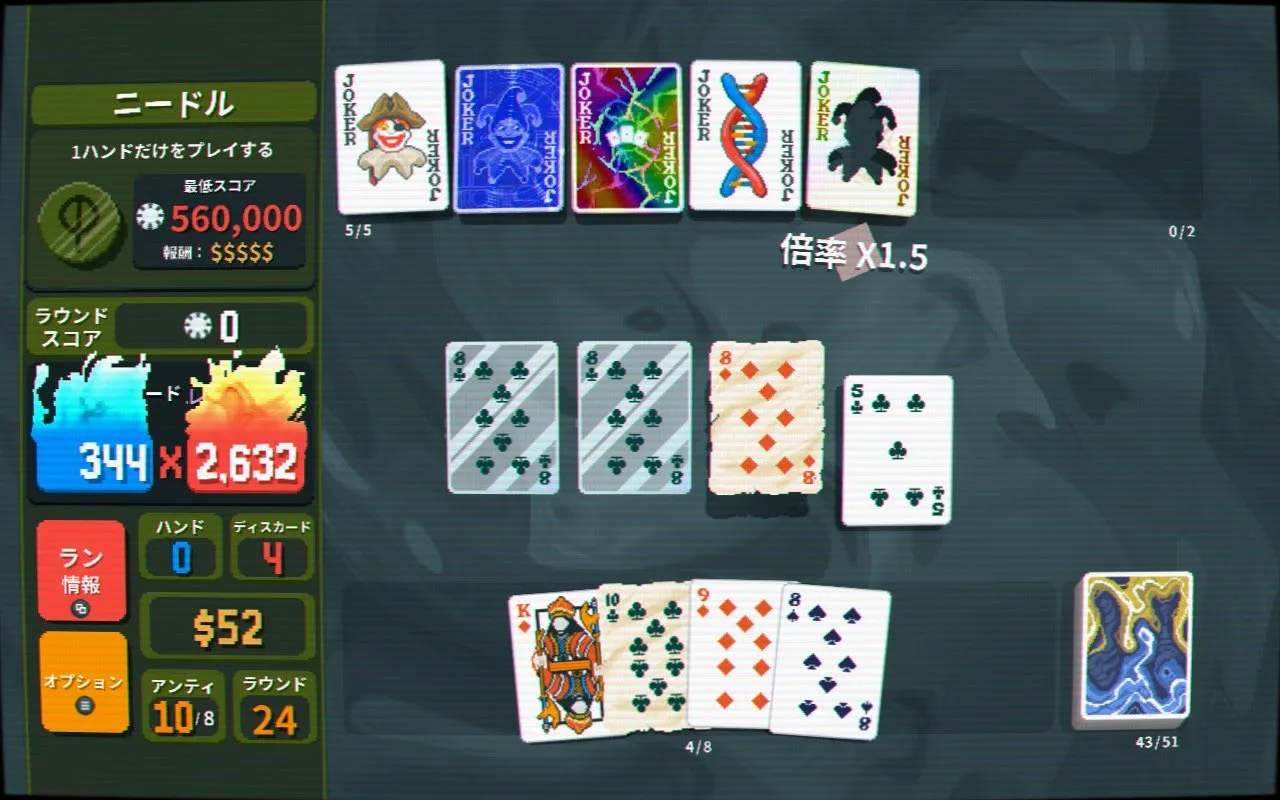Select the black silhouette joker card
This screenshot has height=800, width=1280.
coord(863,139)
